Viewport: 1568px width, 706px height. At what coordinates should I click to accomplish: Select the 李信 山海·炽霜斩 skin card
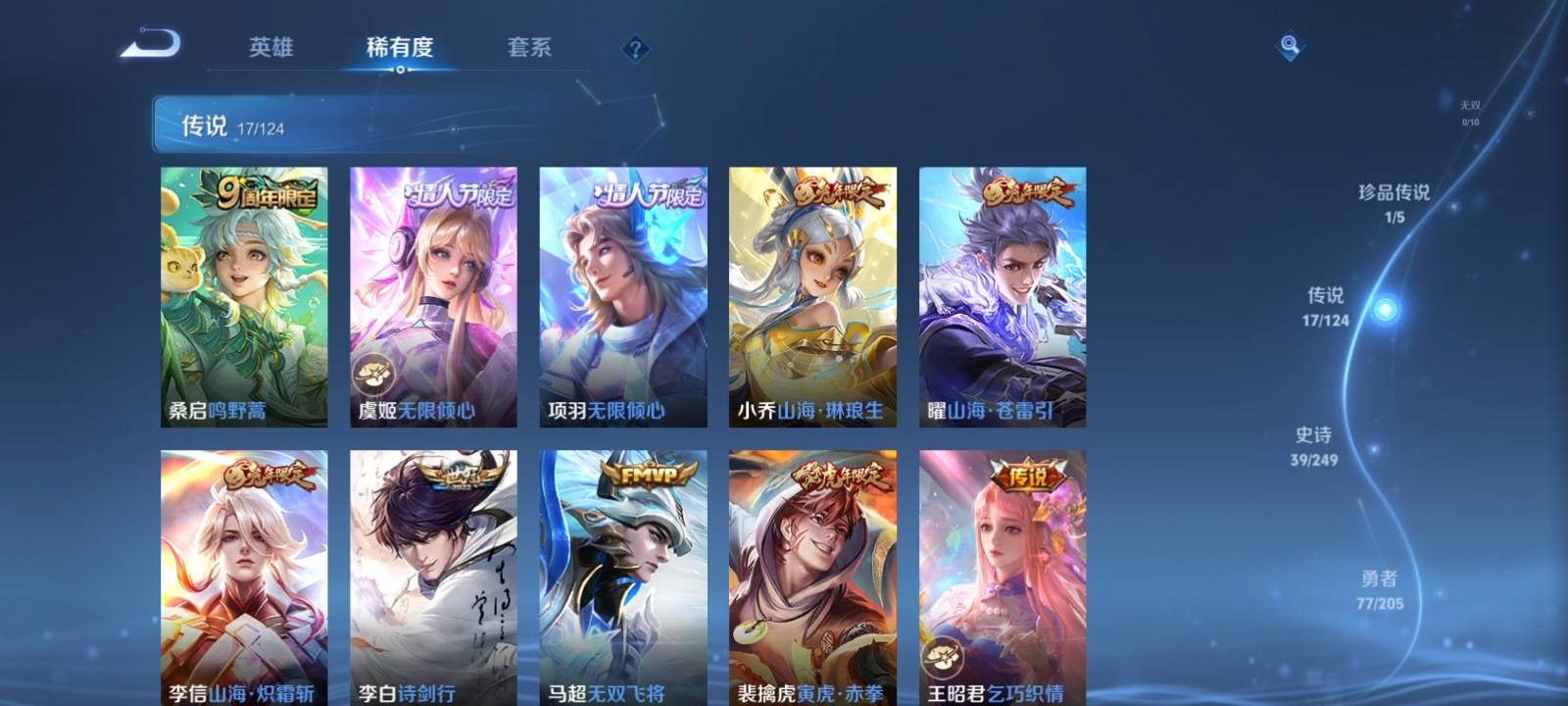(x=244, y=579)
